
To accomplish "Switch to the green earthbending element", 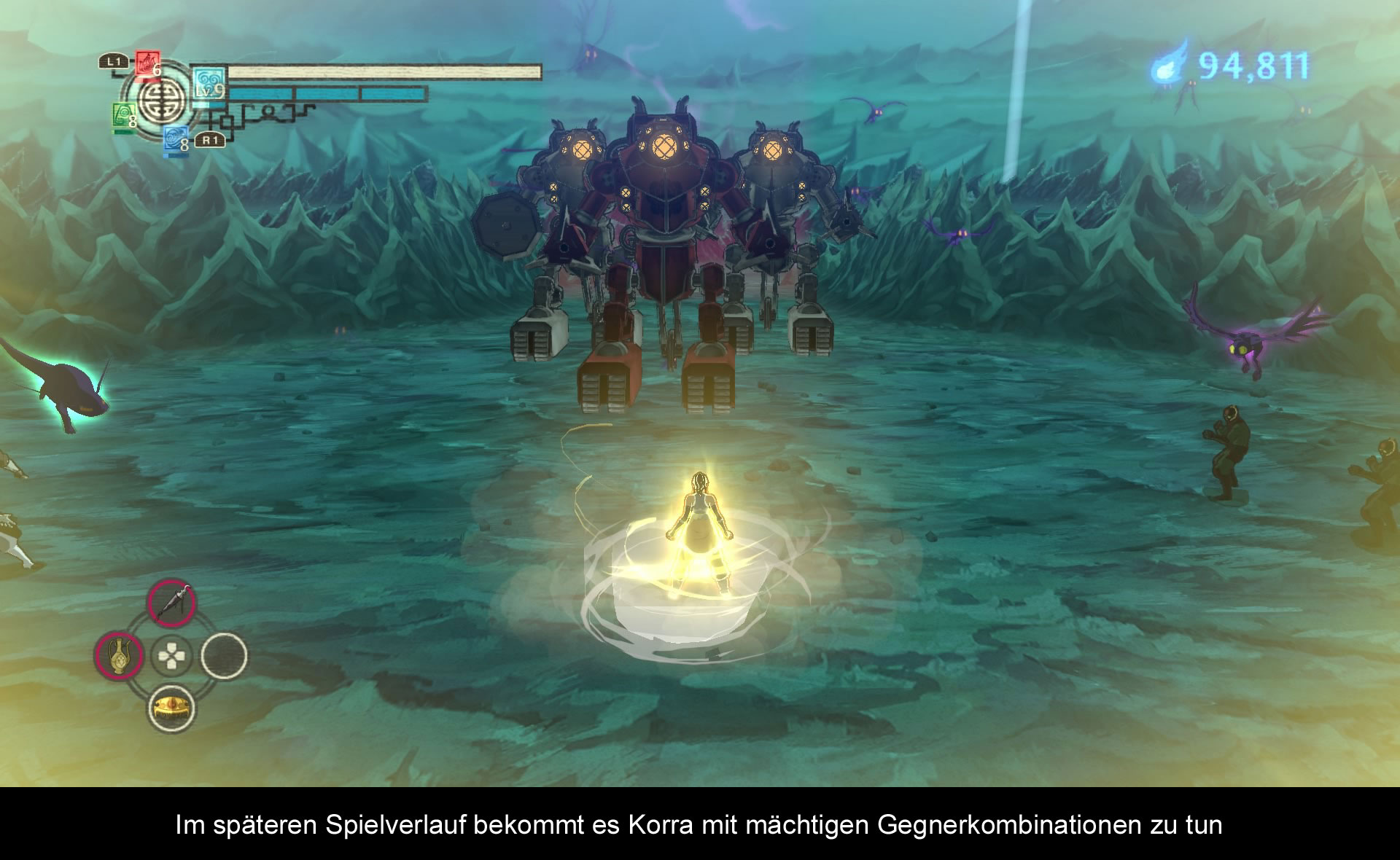I will pos(122,116).
